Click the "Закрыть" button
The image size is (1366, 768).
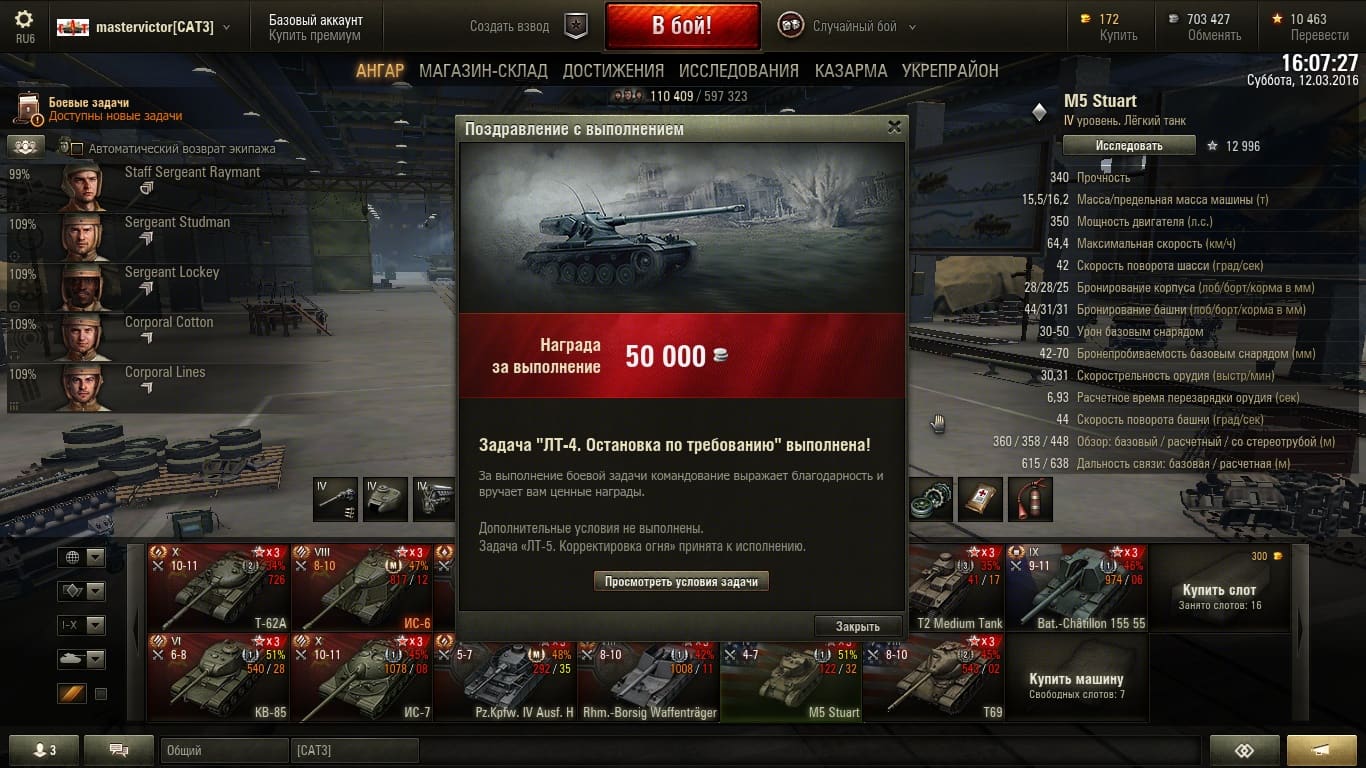tap(857, 626)
